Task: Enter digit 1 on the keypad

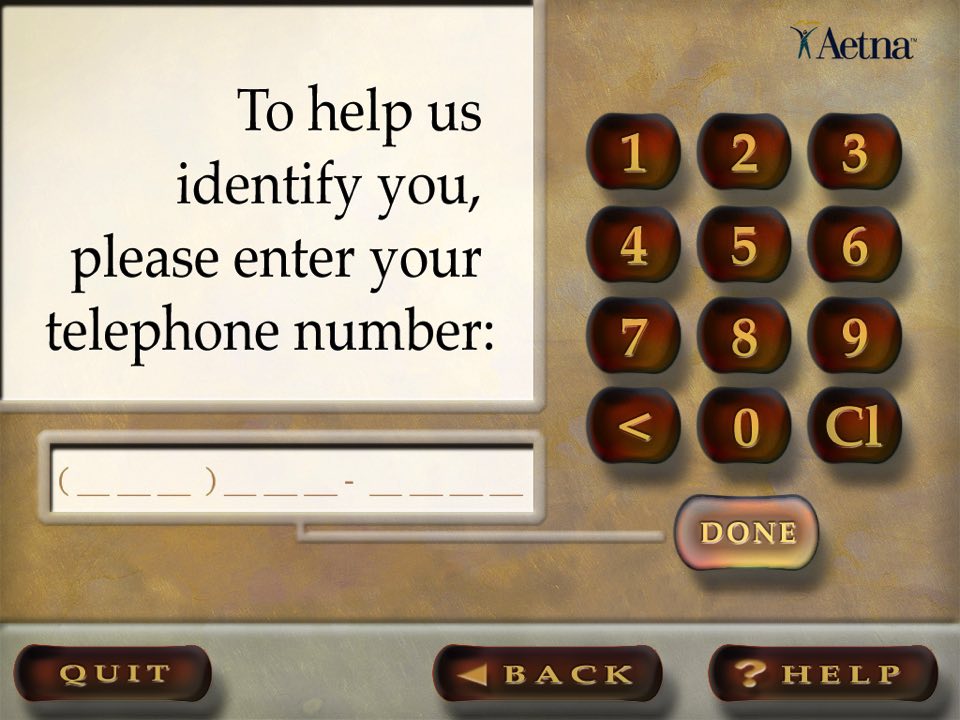Action: coord(633,154)
